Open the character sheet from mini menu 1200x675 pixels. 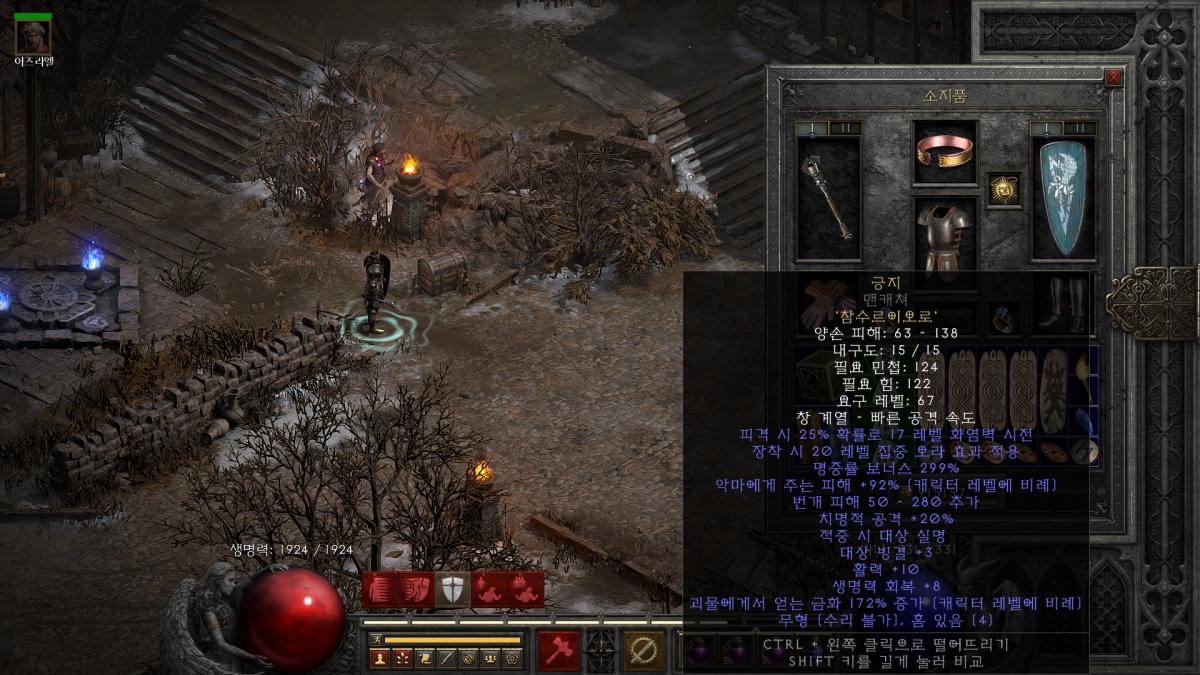click(x=379, y=658)
